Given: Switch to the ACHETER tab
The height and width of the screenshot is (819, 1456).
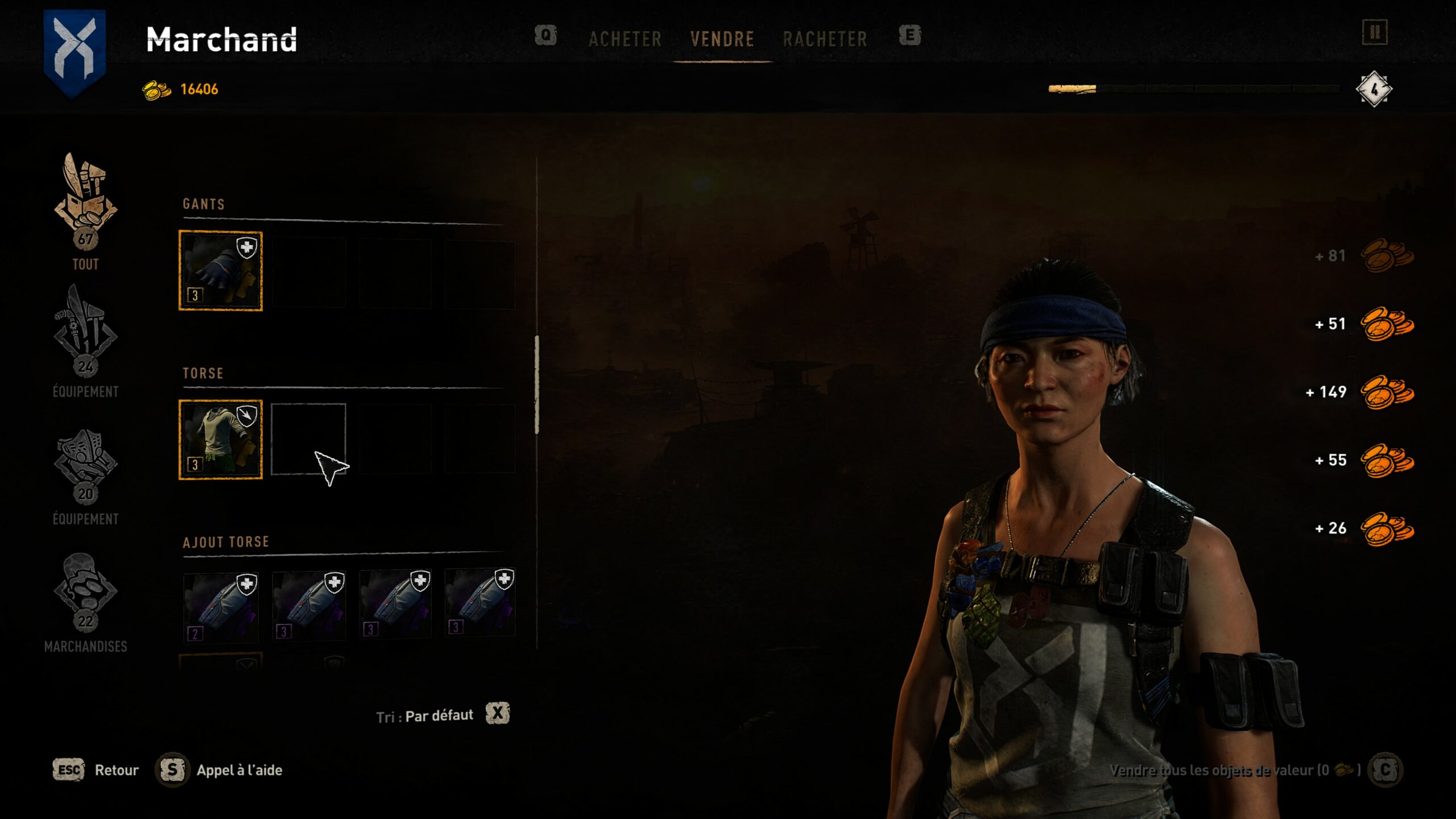Looking at the screenshot, I should click(625, 39).
